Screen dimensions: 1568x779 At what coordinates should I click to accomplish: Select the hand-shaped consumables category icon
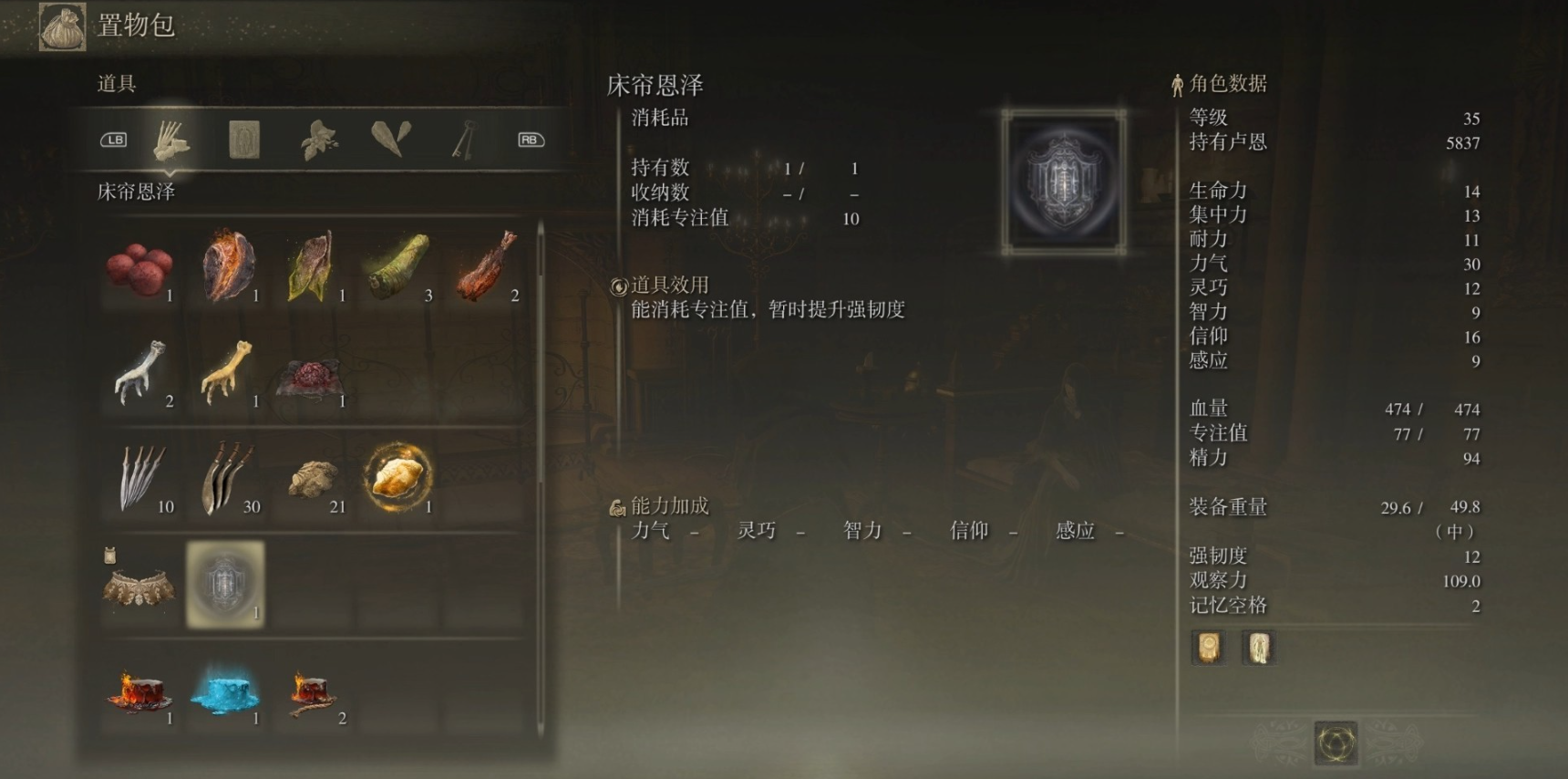171,139
